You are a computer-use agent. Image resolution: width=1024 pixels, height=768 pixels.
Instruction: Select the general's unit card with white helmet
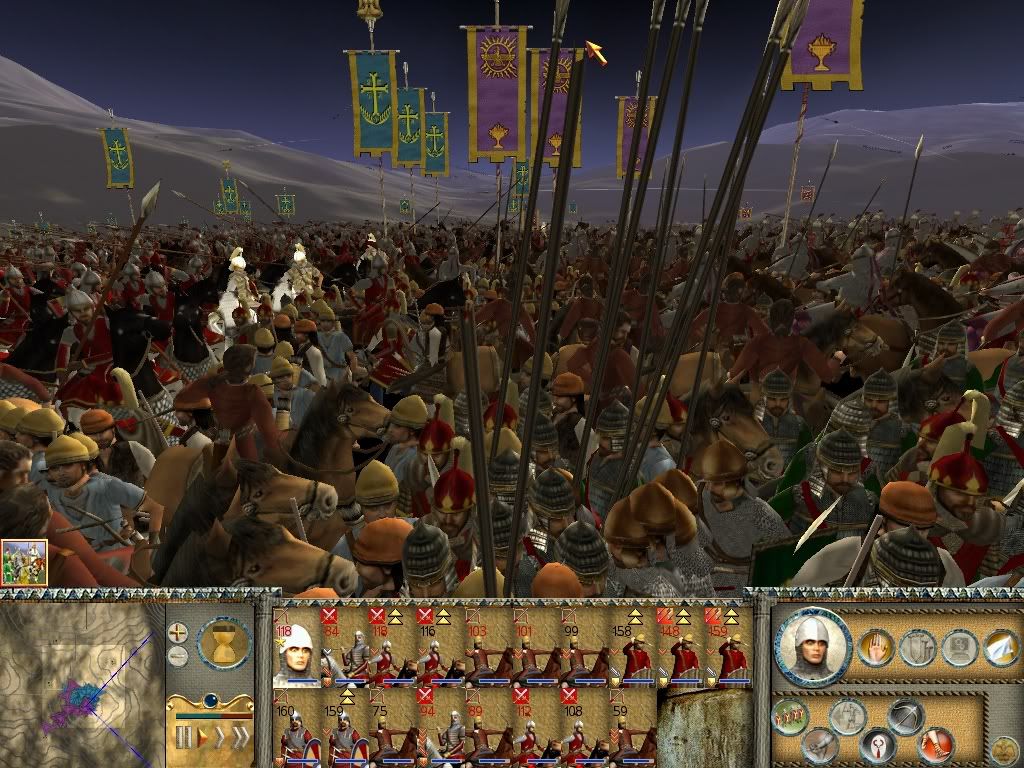(296, 648)
